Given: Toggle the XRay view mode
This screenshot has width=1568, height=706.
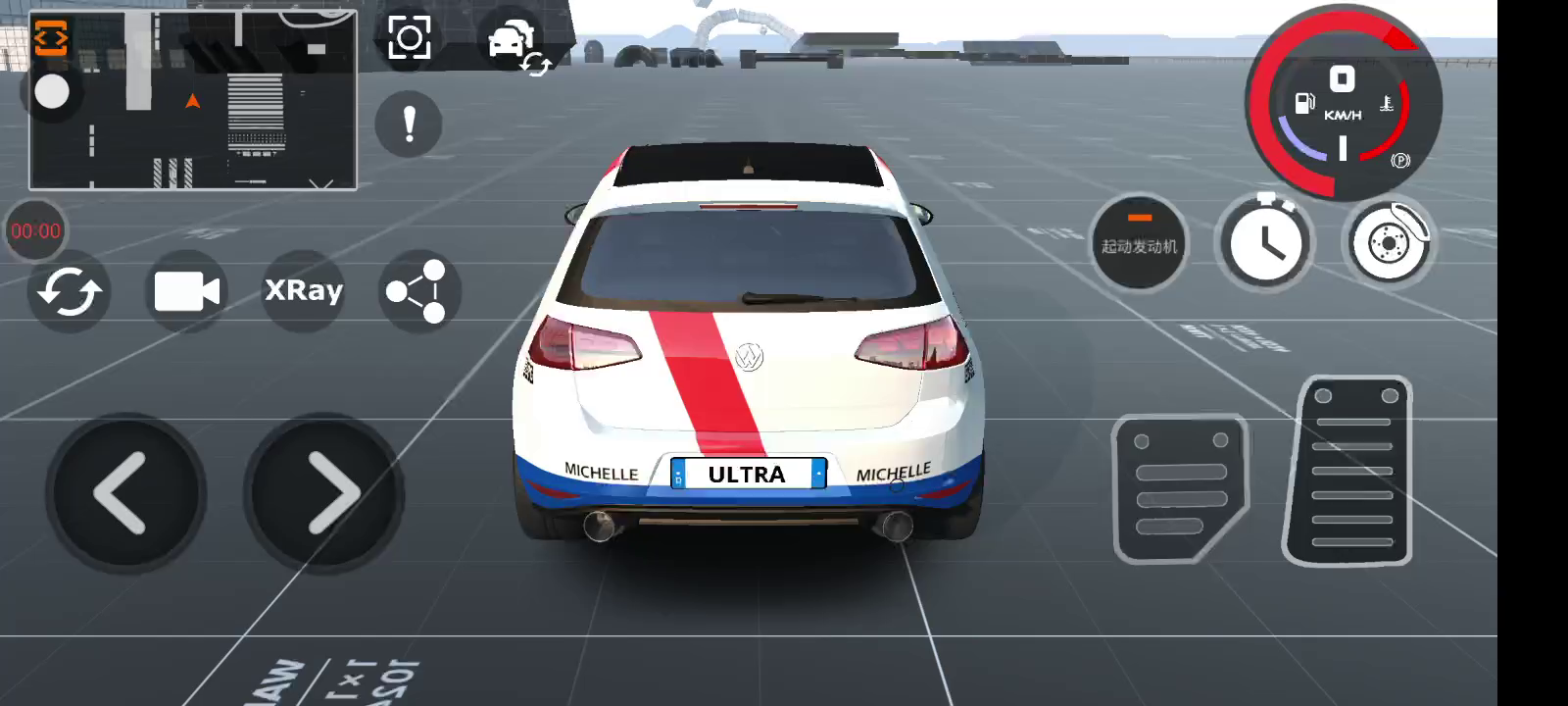Looking at the screenshot, I should coord(304,290).
